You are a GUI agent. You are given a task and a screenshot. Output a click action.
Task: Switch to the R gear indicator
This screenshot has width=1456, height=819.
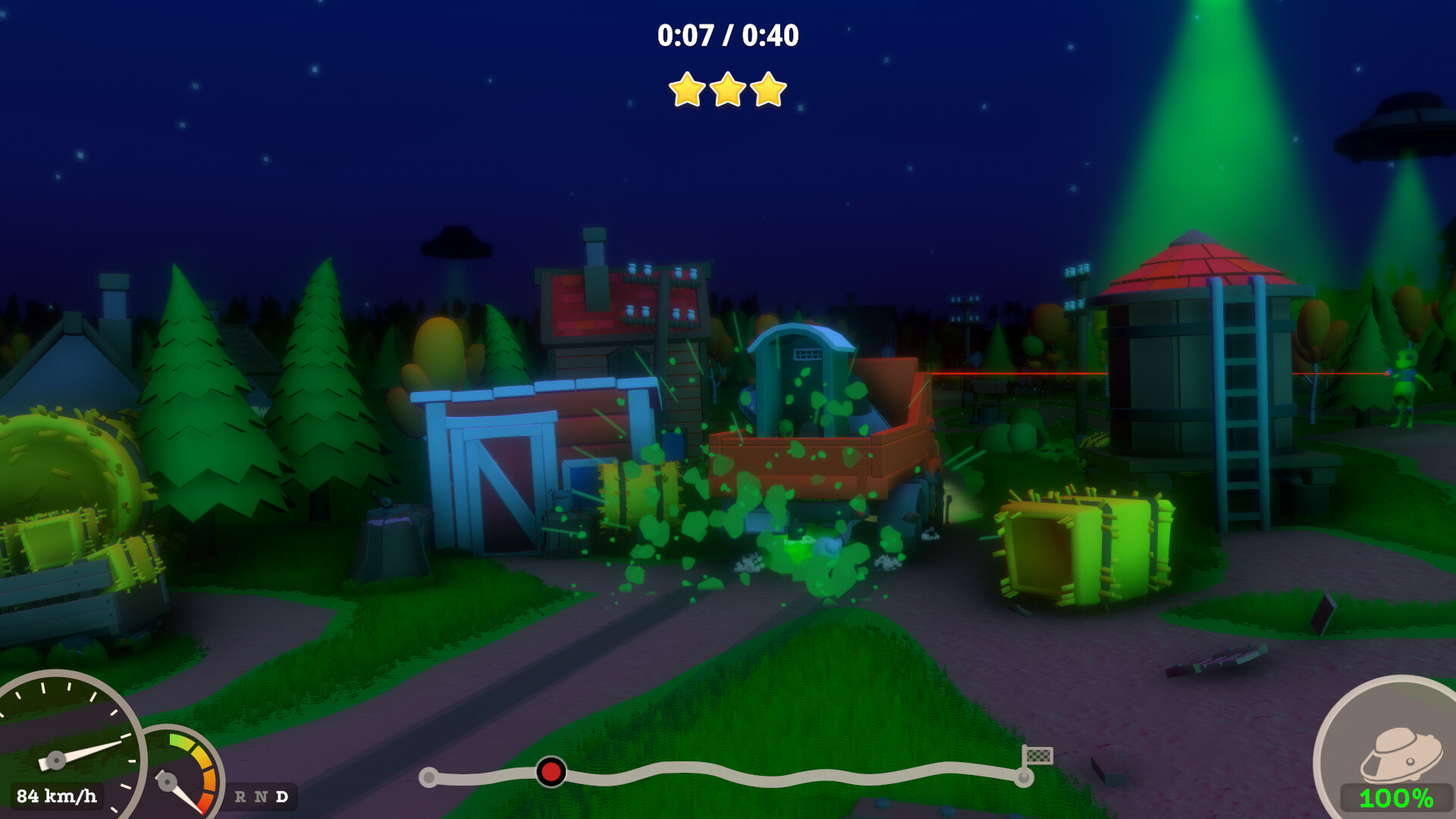point(240,797)
